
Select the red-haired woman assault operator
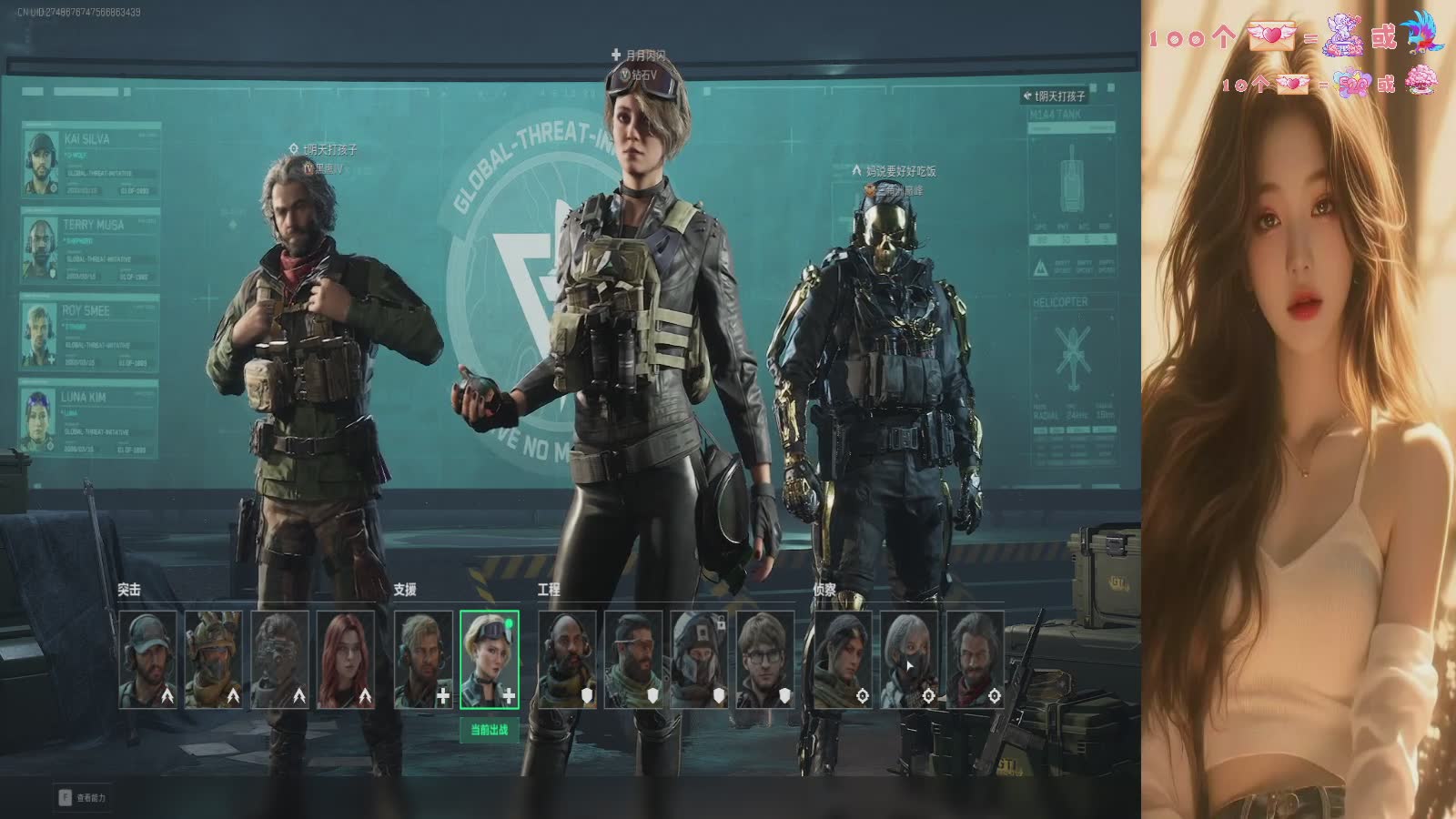tap(346, 660)
